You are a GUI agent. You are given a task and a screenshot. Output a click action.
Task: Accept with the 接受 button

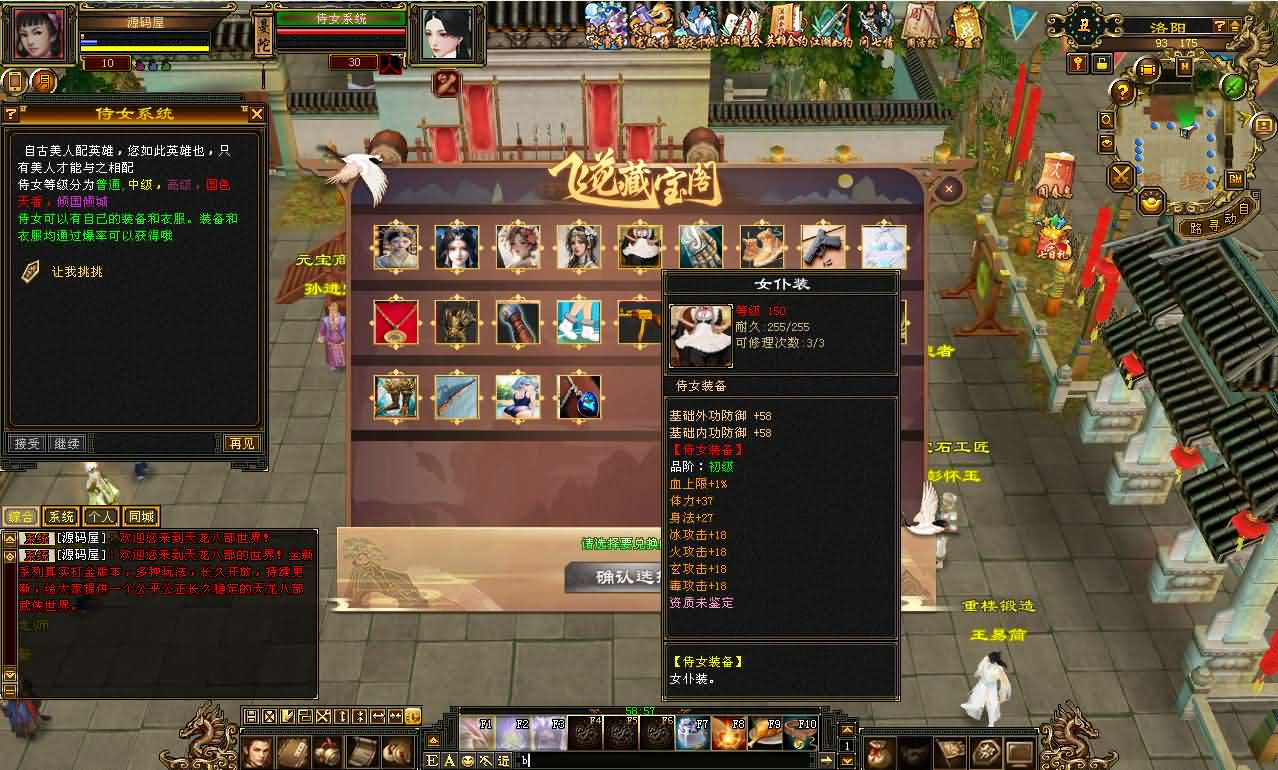[26, 443]
